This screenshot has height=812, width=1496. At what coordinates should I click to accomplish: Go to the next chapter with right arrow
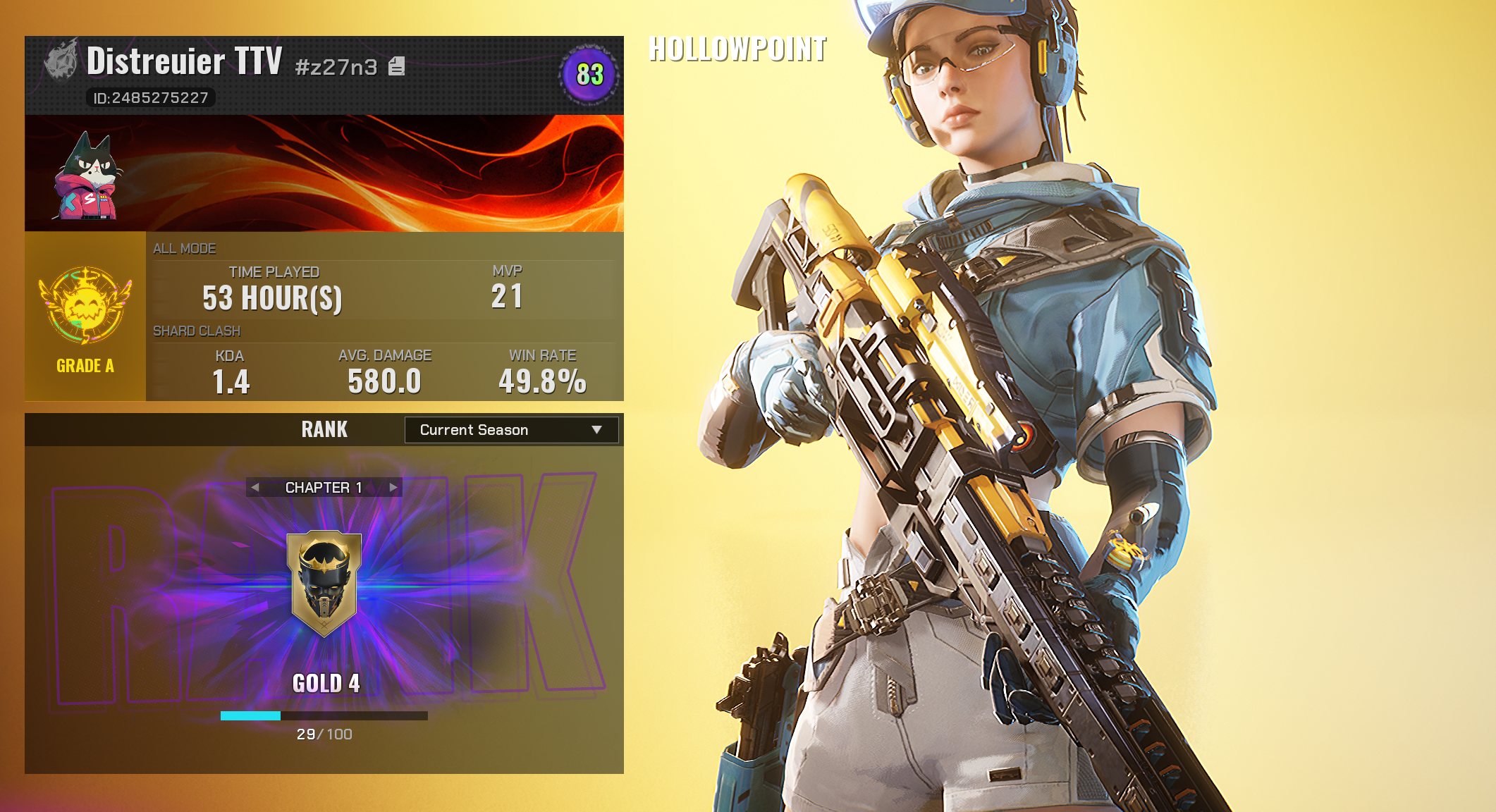(x=393, y=487)
